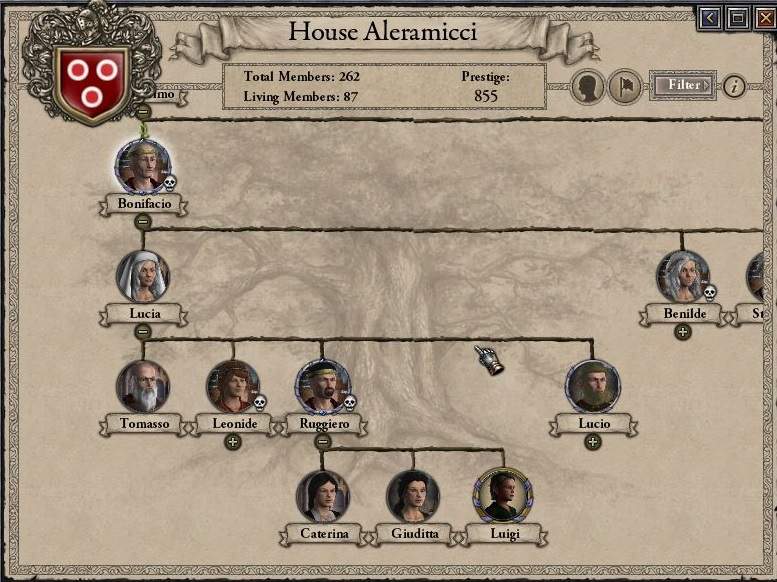Select Lucia's portrait
Screen dimensions: 777x582
point(142,276)
